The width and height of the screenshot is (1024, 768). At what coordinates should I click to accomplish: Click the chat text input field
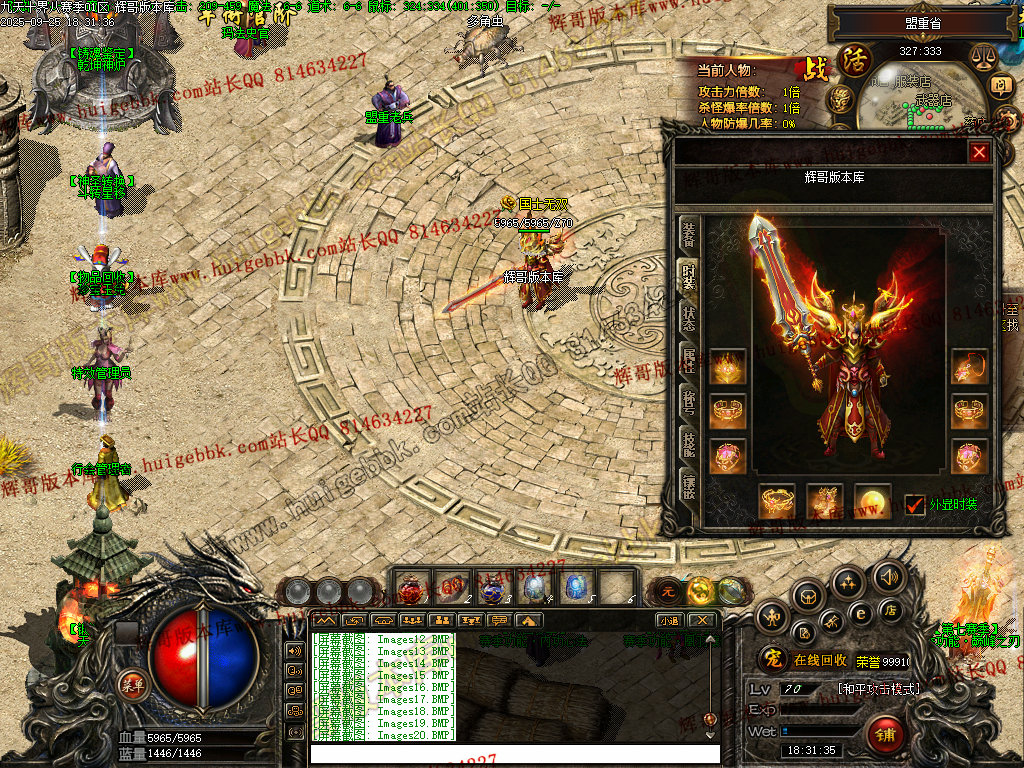pyautogui.click(x=514, y=754)
